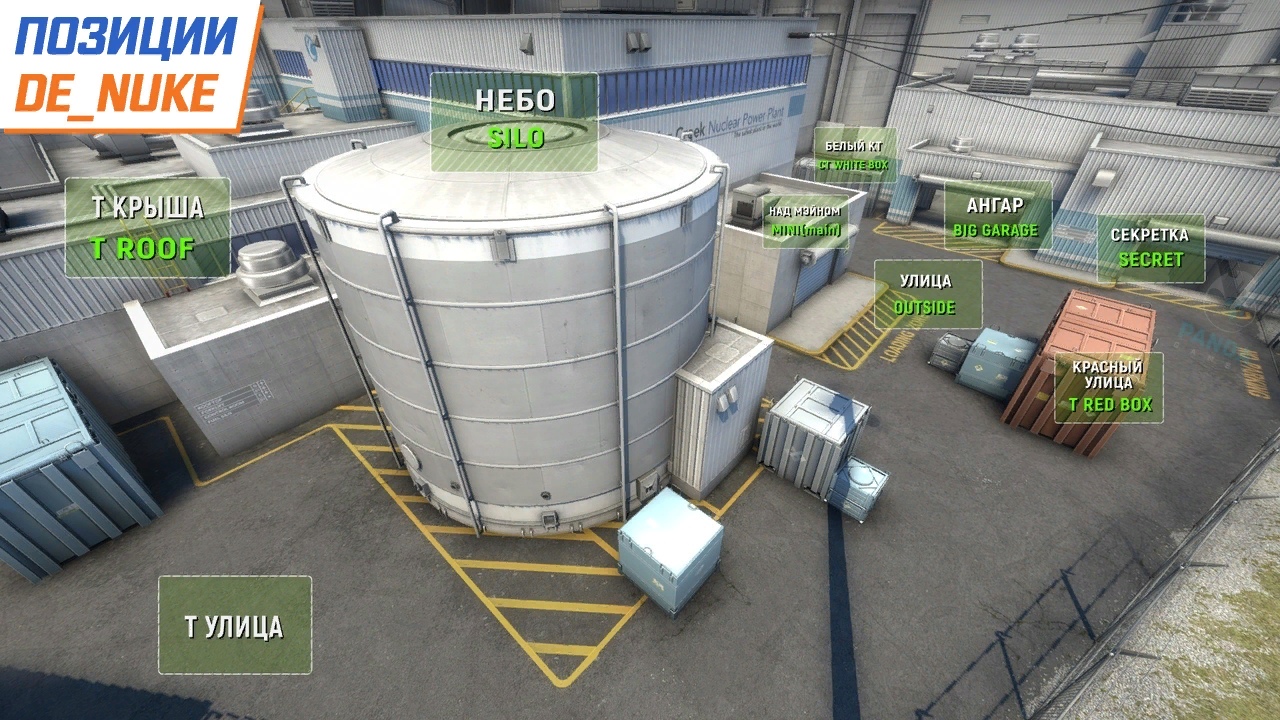This screenshot has height=720, width=1280.
Task: Open the АНГАР BIG GARAGE marker
Action: (x=997, y=216)
